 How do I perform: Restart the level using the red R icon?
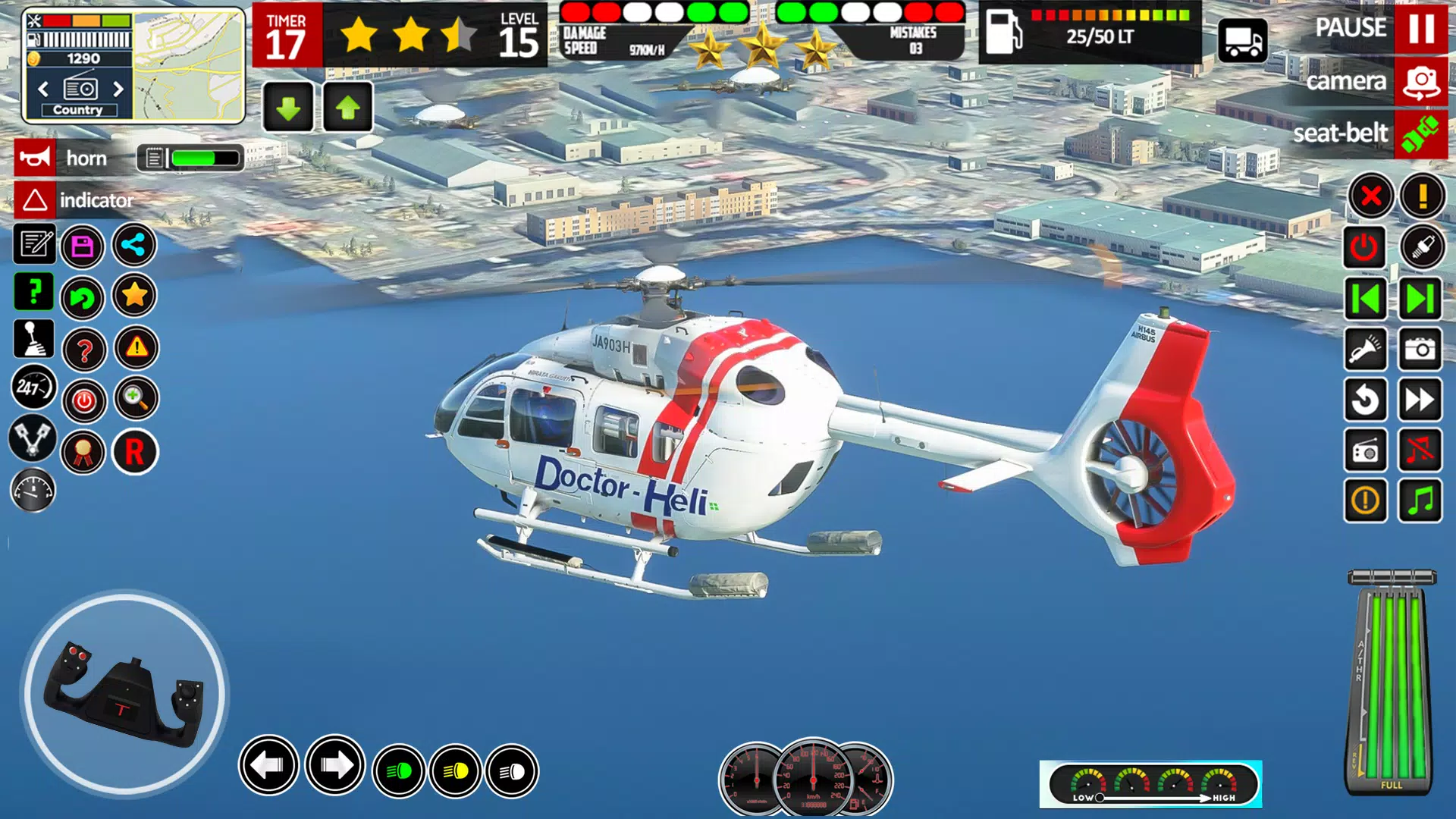134,451
